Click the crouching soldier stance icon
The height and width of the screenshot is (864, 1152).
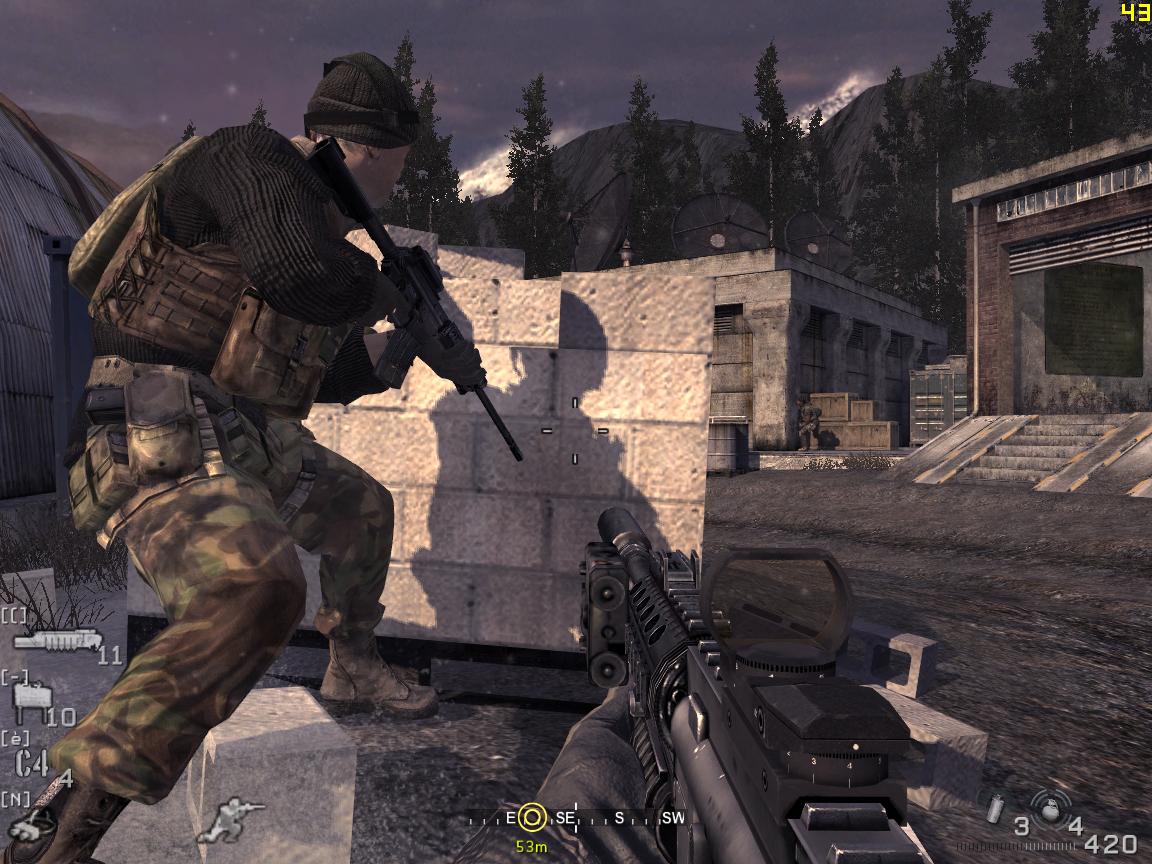click(230, 818)
